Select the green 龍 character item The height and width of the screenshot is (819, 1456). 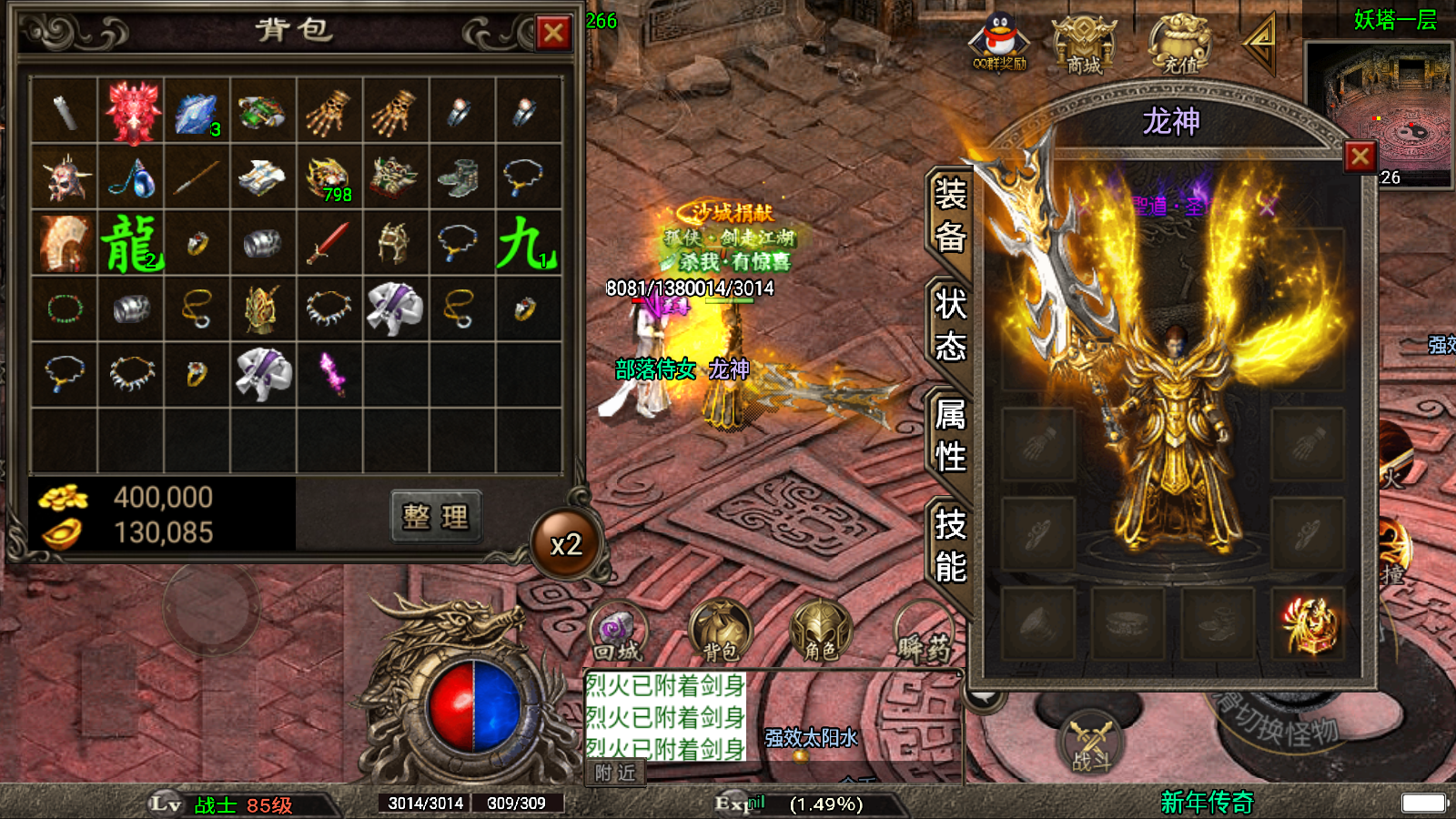(131, 244)
